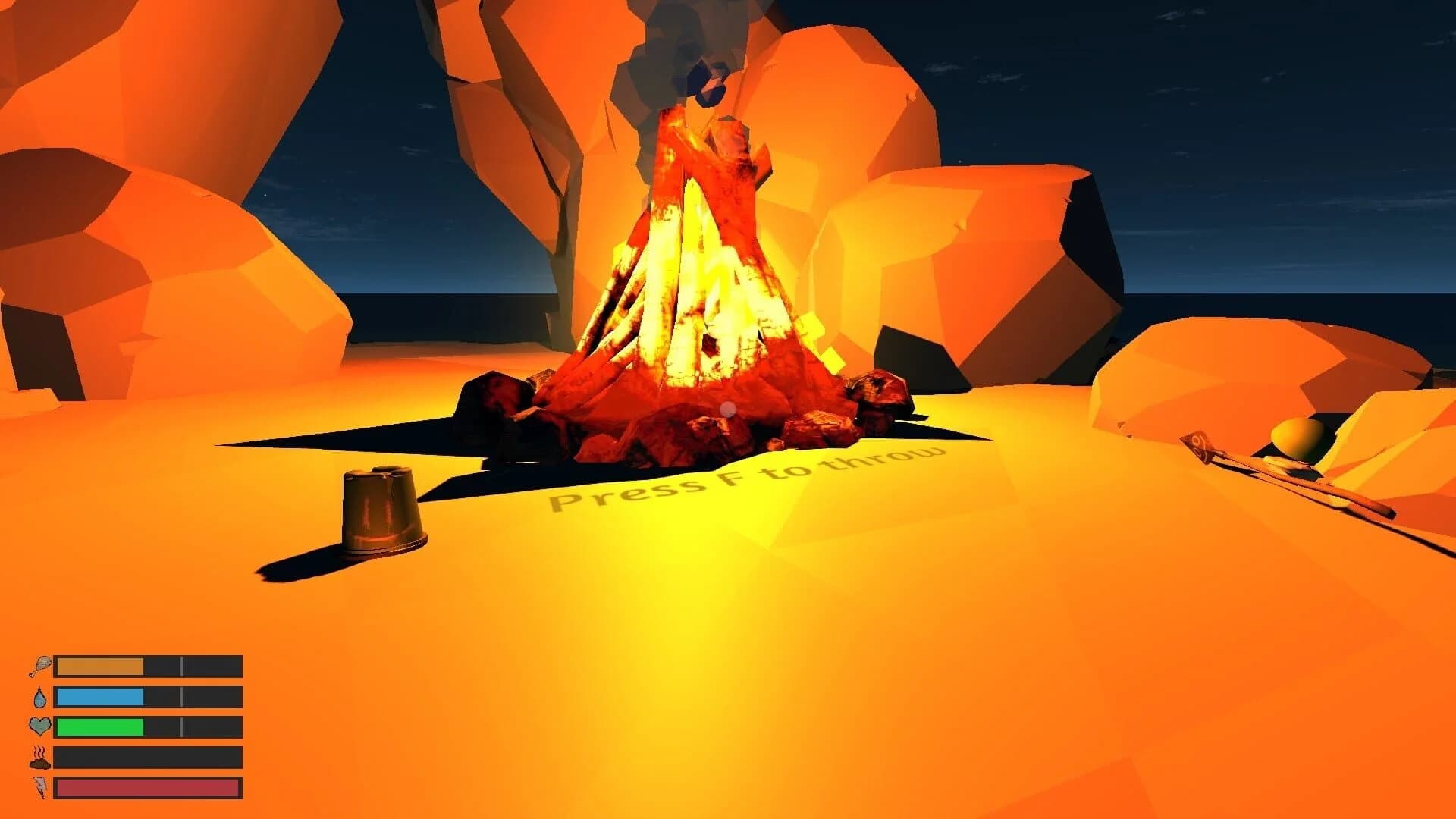The width and height of the screenshot is (1456, 819).
Task: Select the heart health icon
Action: [x=42, y=726]
